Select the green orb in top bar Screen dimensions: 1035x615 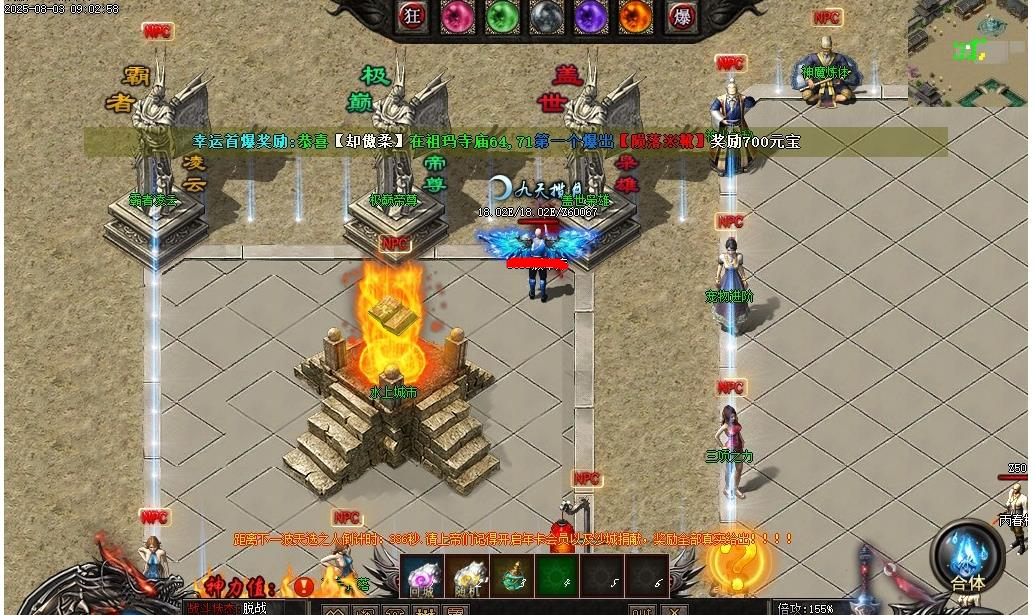tap(501, 16)
